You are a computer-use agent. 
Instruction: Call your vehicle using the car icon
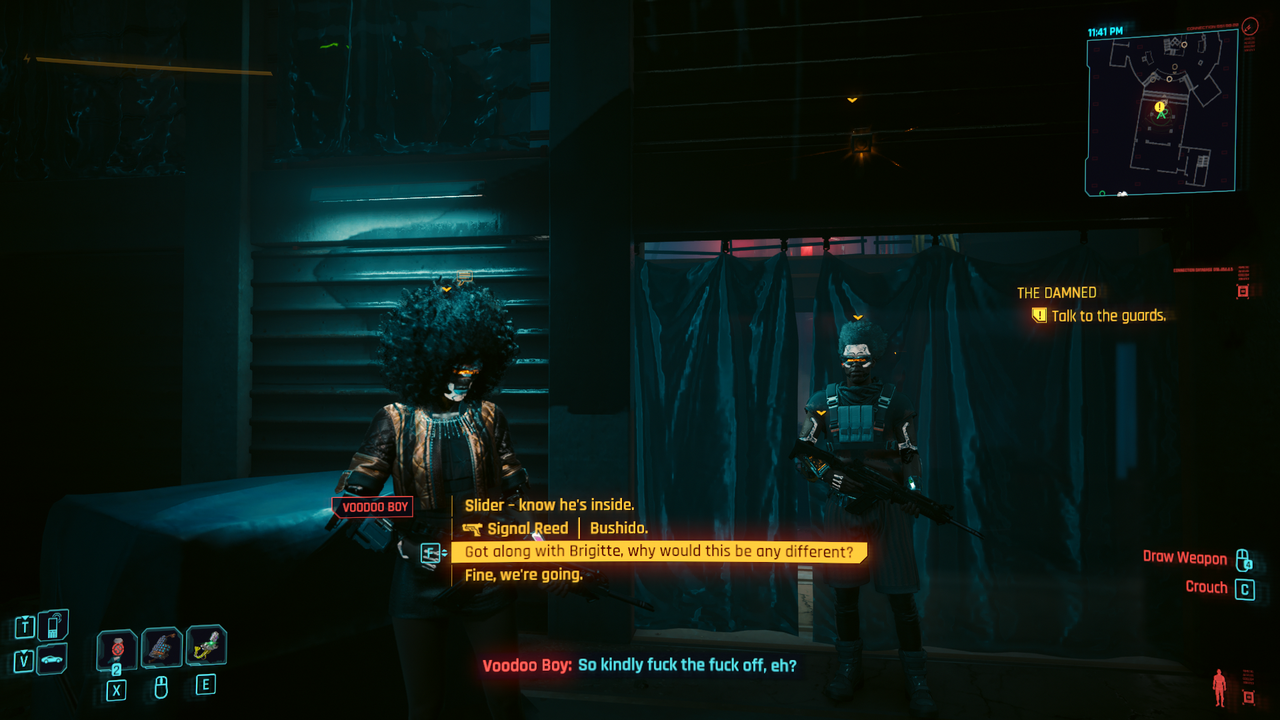click(x=52, y=659)
